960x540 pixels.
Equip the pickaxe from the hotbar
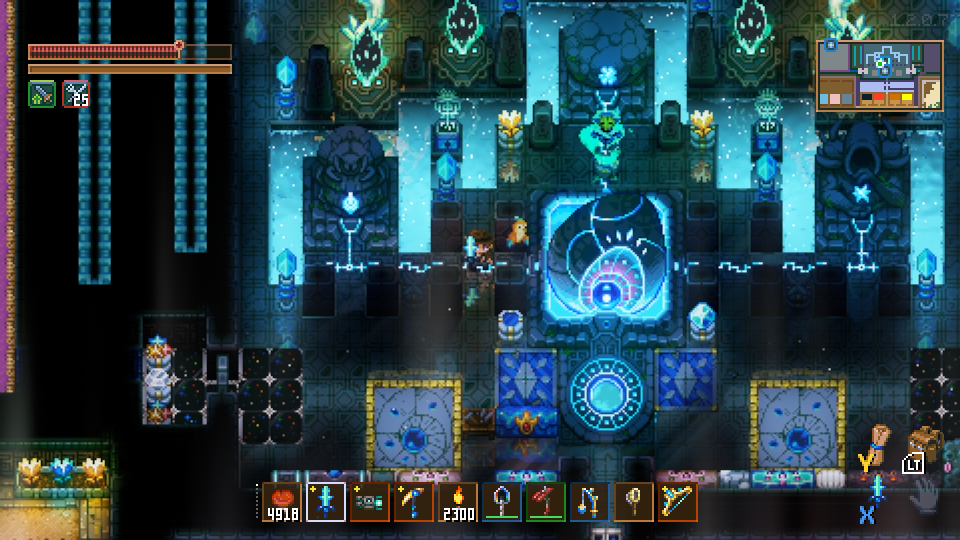pos(413,502)
